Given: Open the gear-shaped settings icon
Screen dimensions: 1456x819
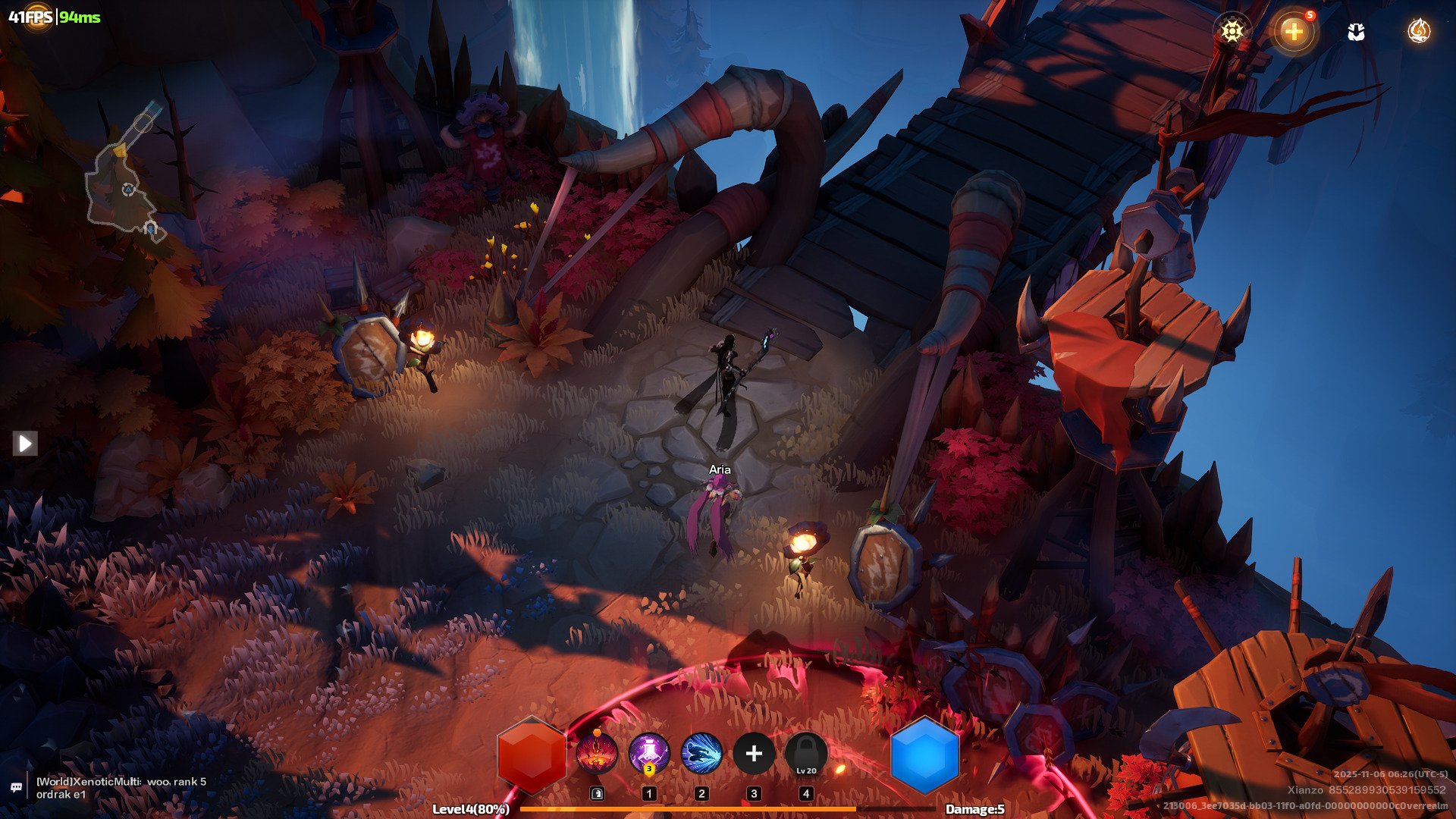Looking at the screenshot, I should point(1232,31).
